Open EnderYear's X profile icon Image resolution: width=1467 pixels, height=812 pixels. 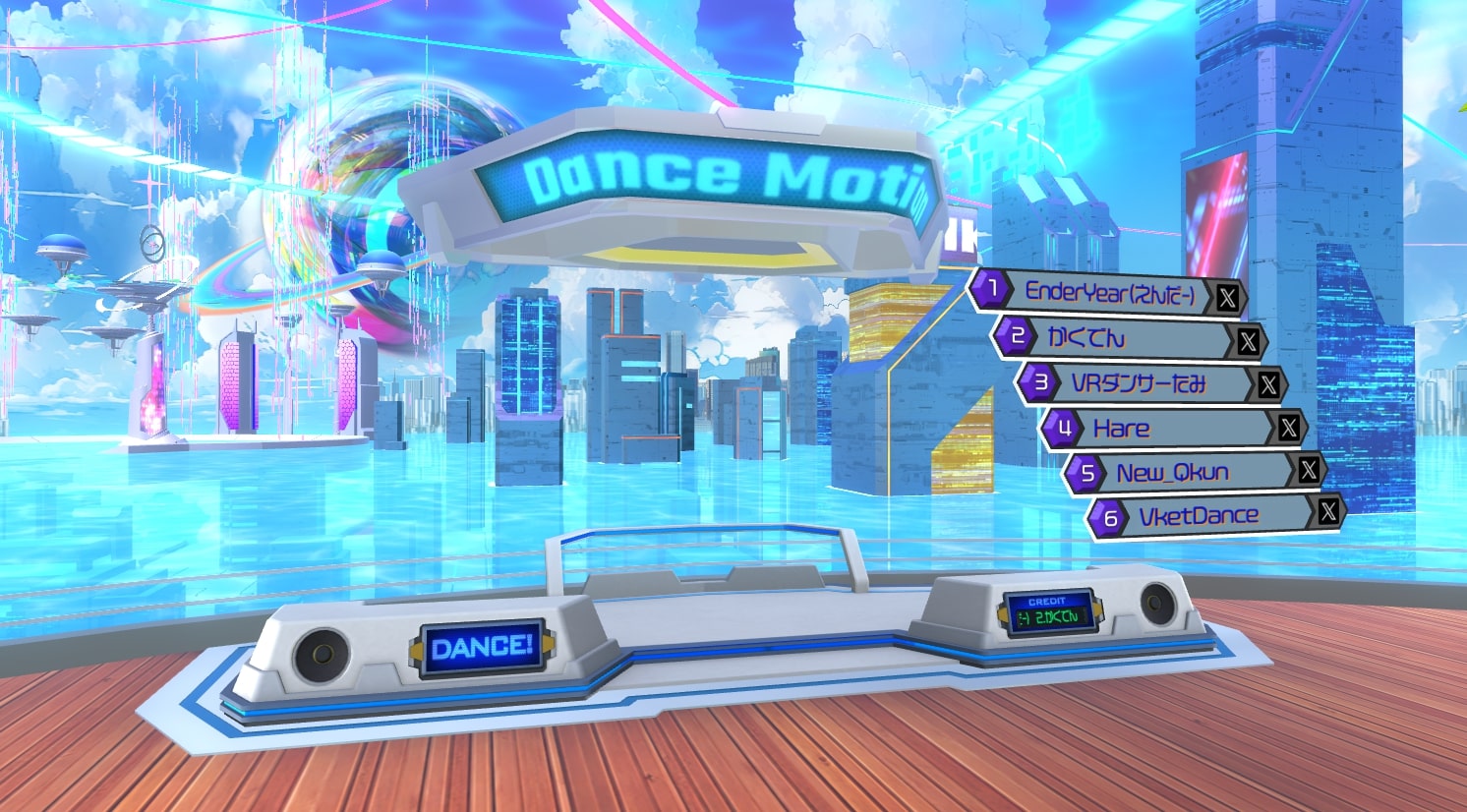pos(1227,298)
